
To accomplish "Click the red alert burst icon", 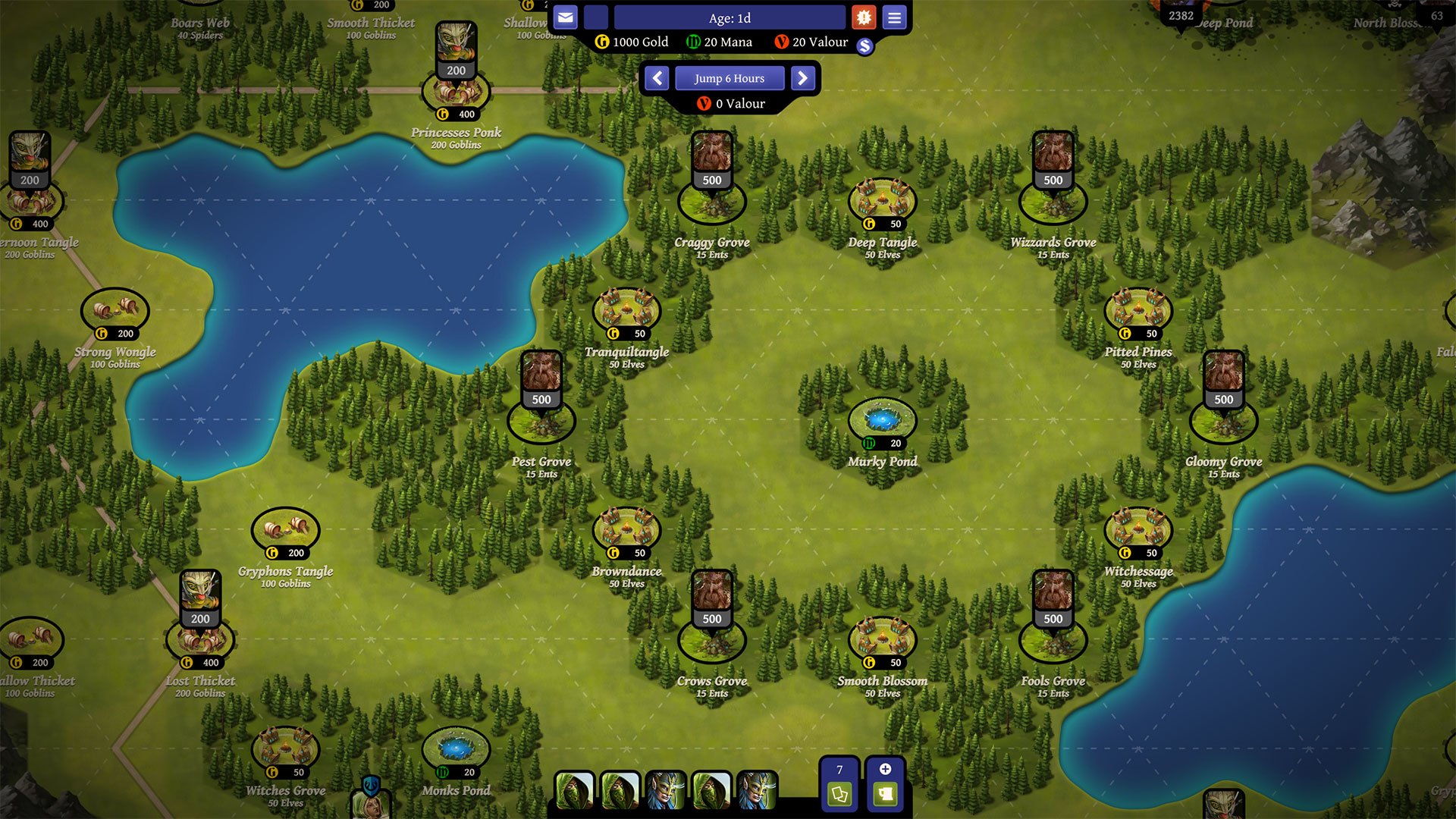I will click(864, 17).
